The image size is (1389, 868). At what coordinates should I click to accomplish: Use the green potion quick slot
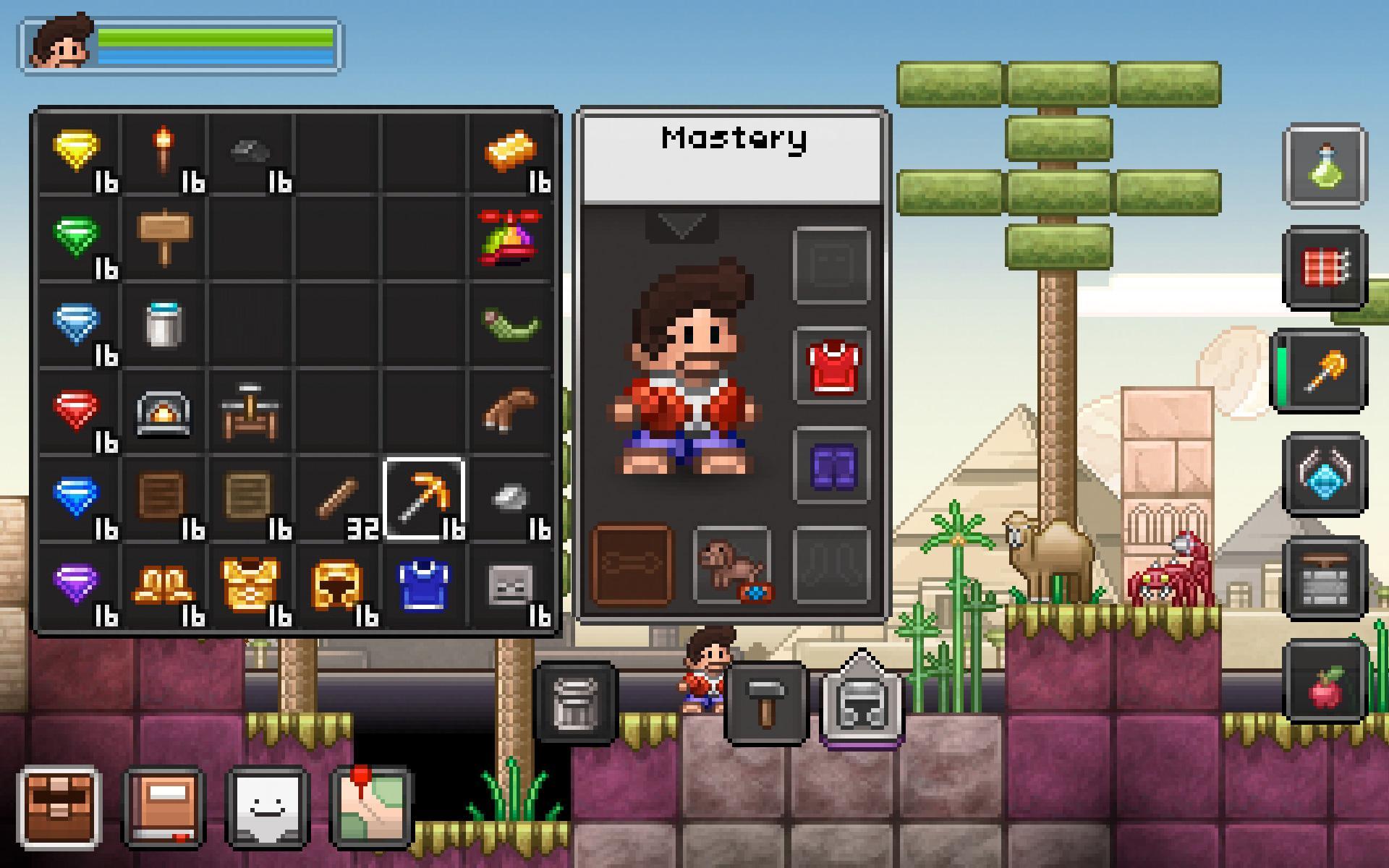point(1325,166)
